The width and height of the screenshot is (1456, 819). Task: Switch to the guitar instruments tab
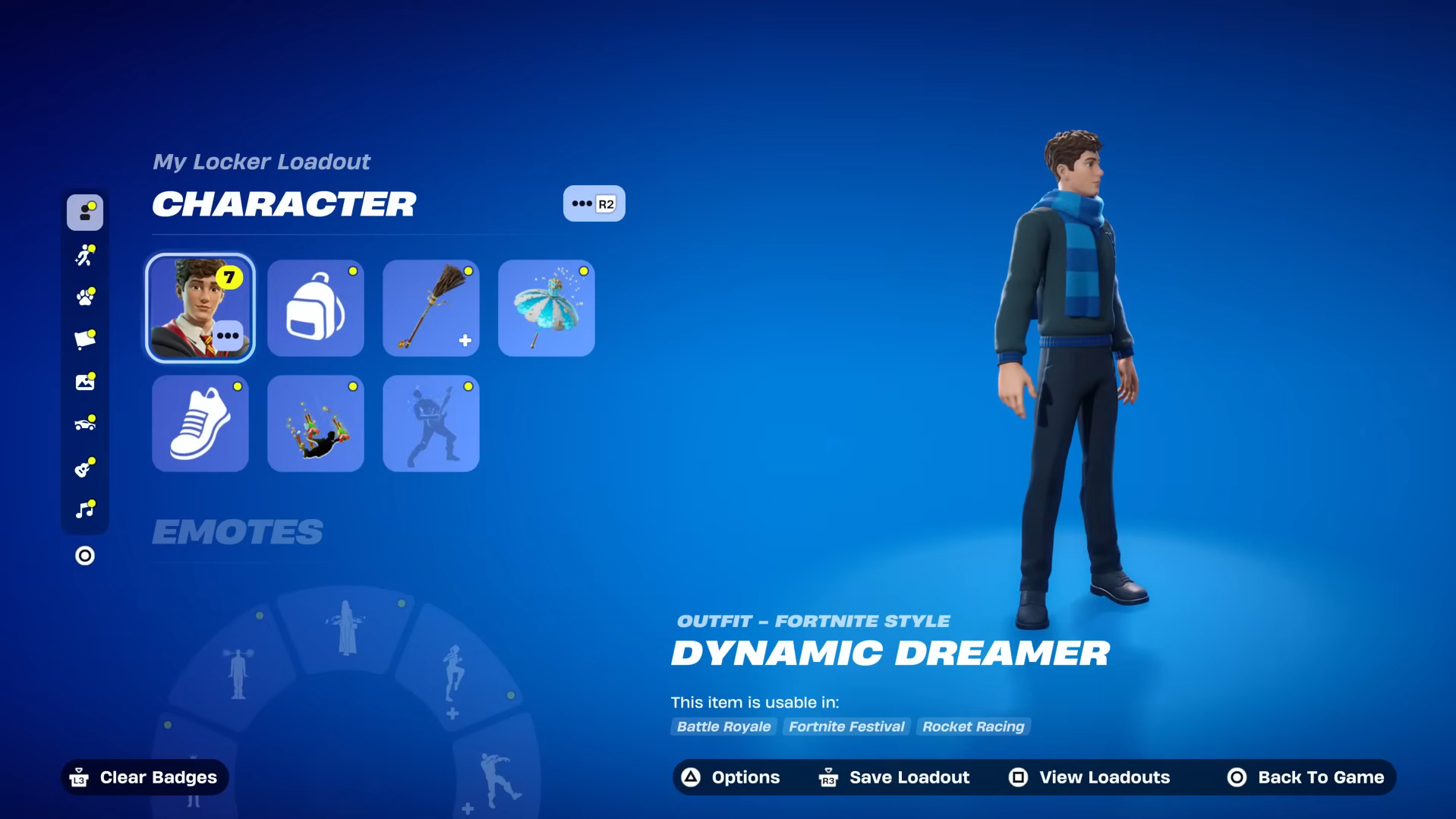tap(85, 468)
